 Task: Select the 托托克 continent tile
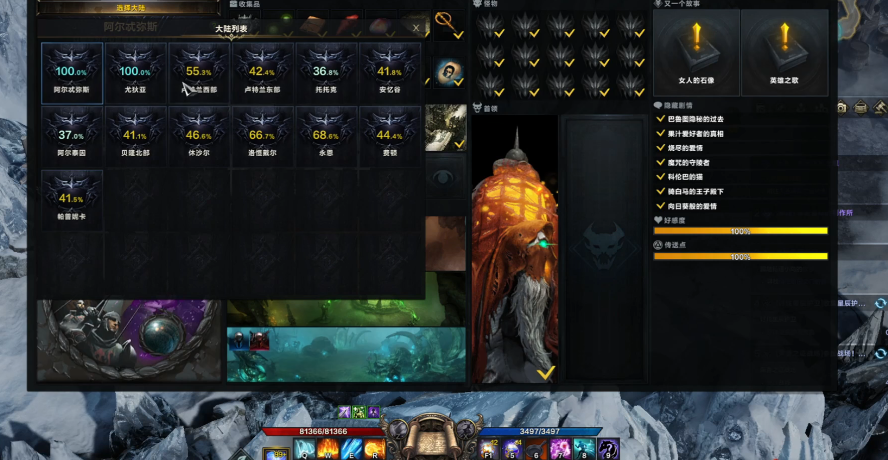click(x=326, y=73)
